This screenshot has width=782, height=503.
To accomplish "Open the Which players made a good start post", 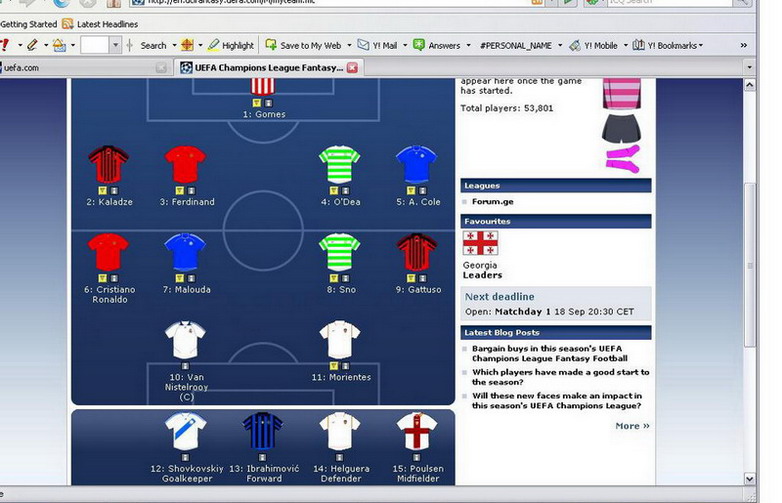I will pos(556,377).
